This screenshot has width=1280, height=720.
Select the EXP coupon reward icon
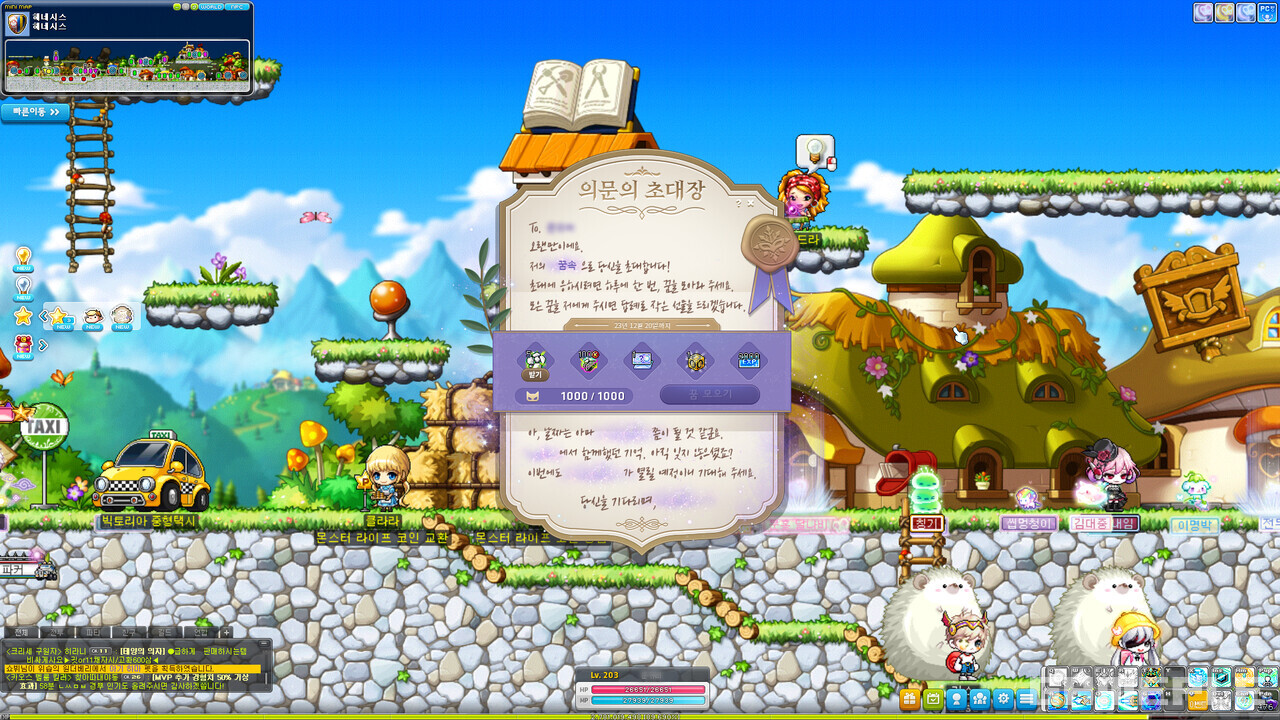pos(749,360)
